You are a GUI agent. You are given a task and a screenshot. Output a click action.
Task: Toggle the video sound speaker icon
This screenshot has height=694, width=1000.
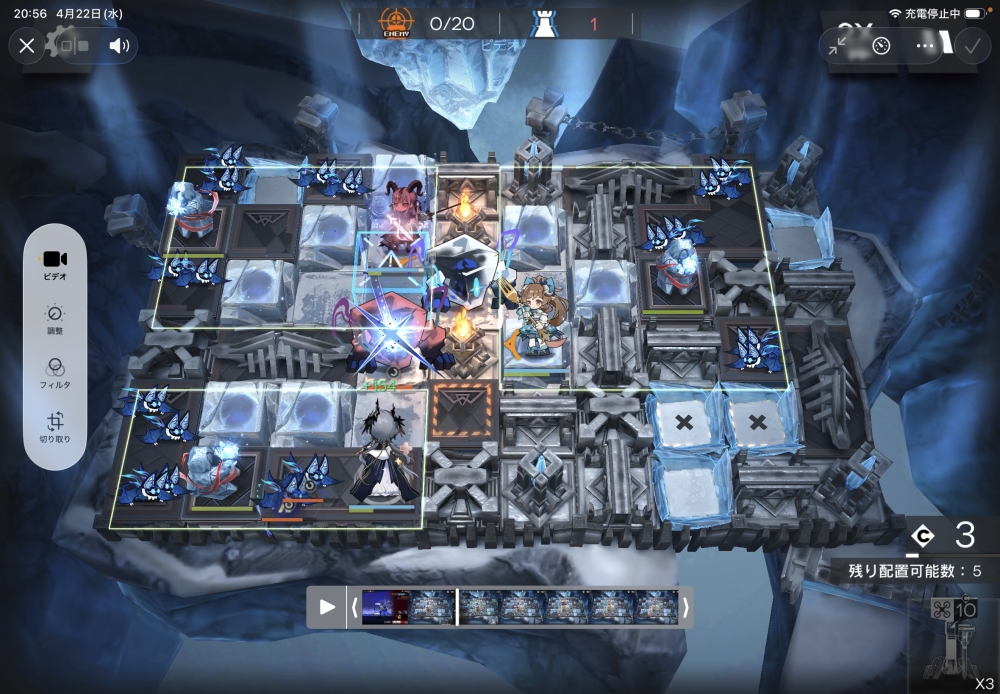tap(120, 45)
